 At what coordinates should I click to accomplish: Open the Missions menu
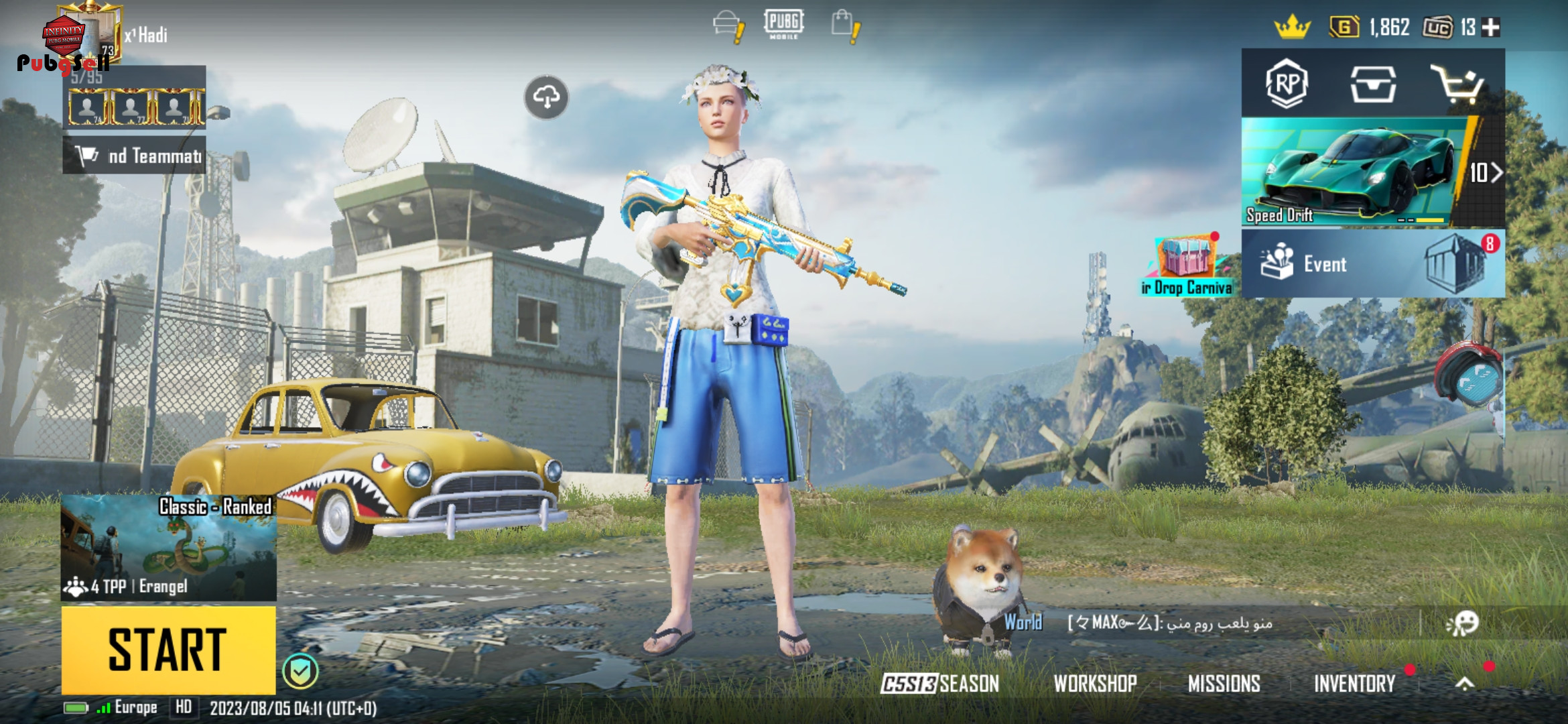[x=1224, y=683]
